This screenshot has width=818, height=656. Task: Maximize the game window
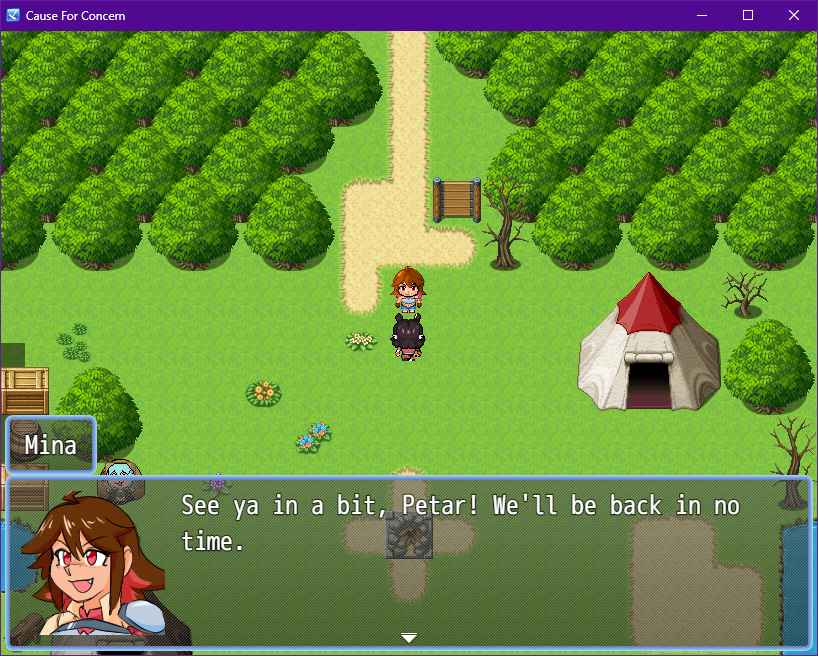tap(748, 15)
